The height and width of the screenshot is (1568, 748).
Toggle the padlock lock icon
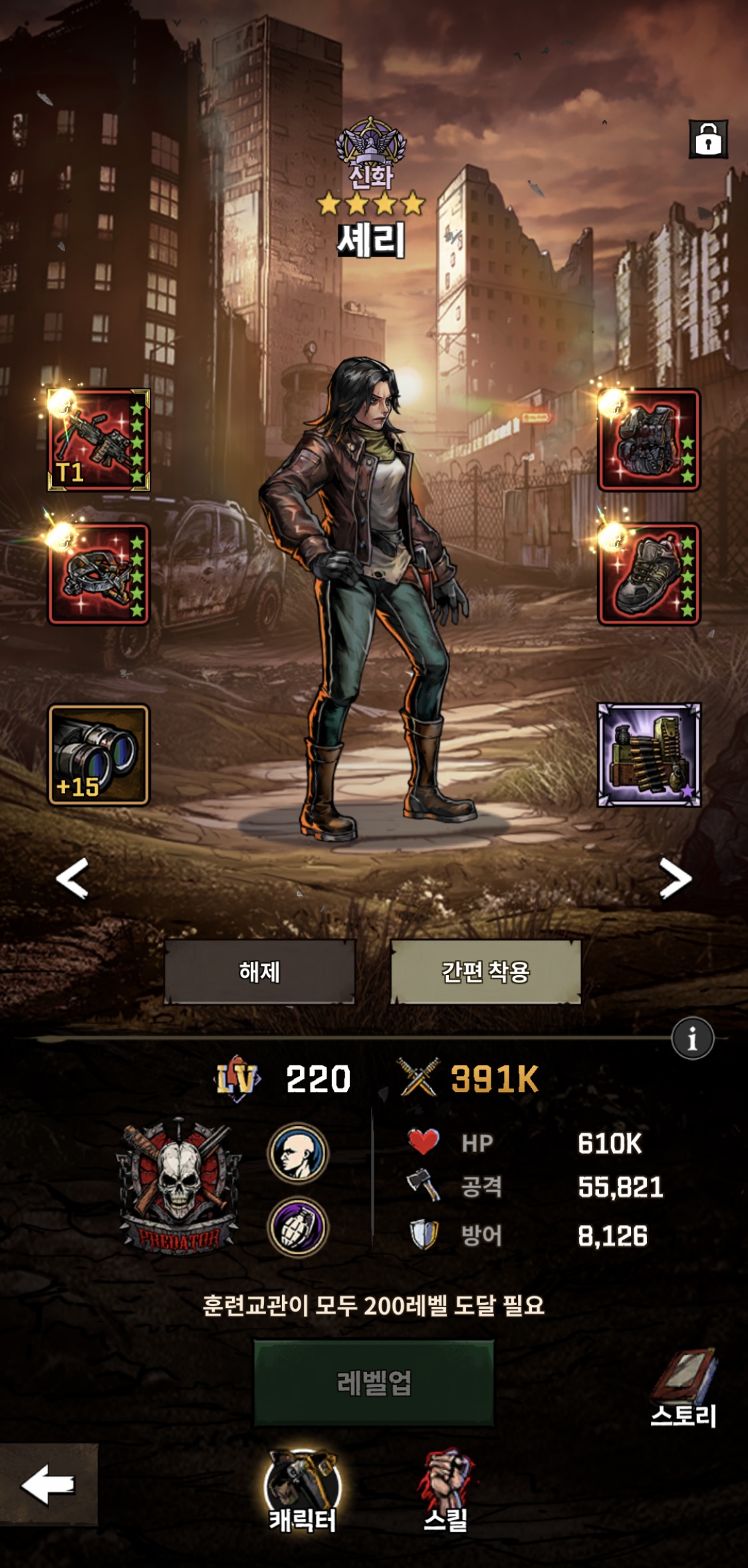(708, 140)
